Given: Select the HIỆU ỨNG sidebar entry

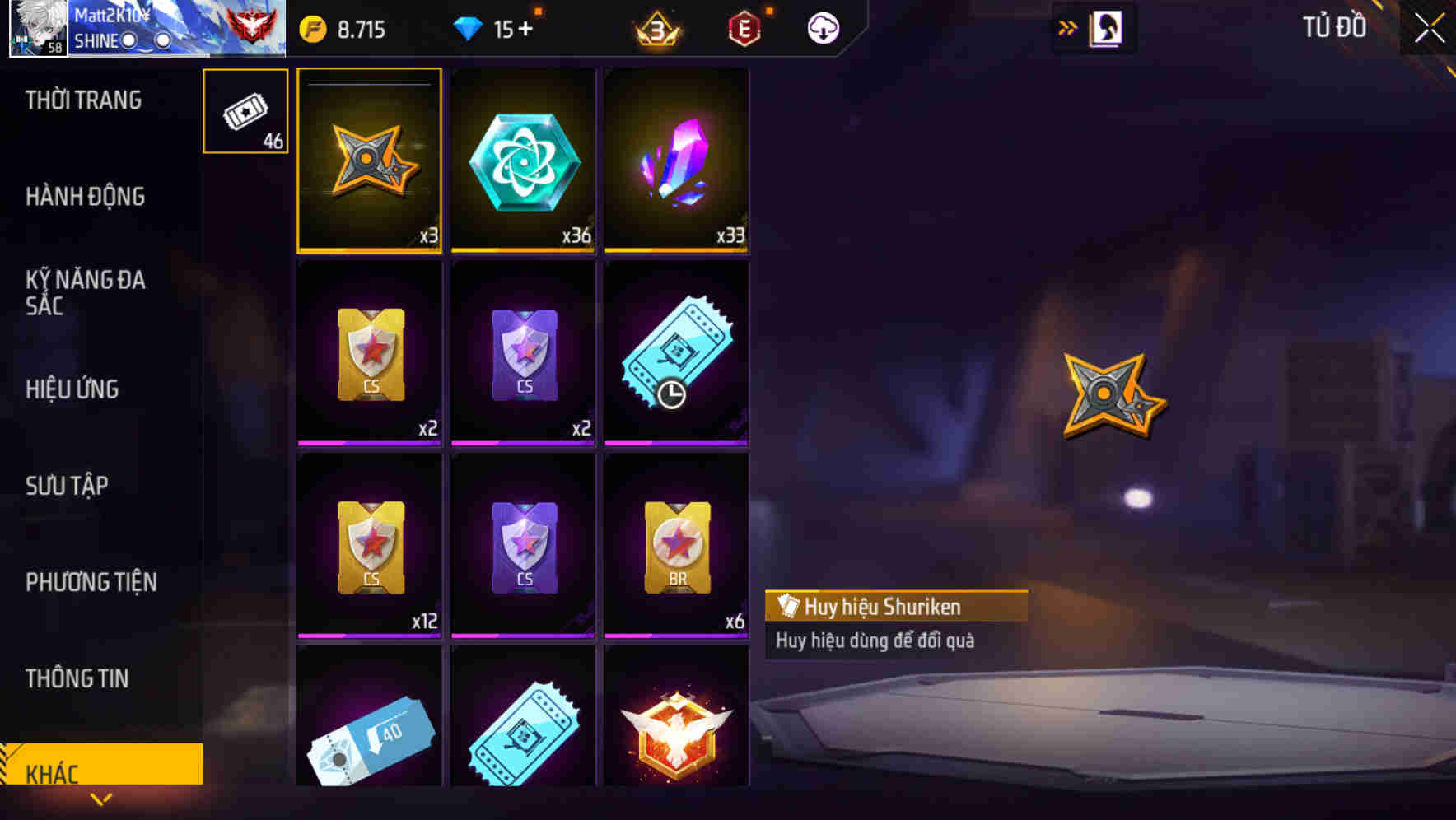Looking at the screenshot, I should pos(72,389).
